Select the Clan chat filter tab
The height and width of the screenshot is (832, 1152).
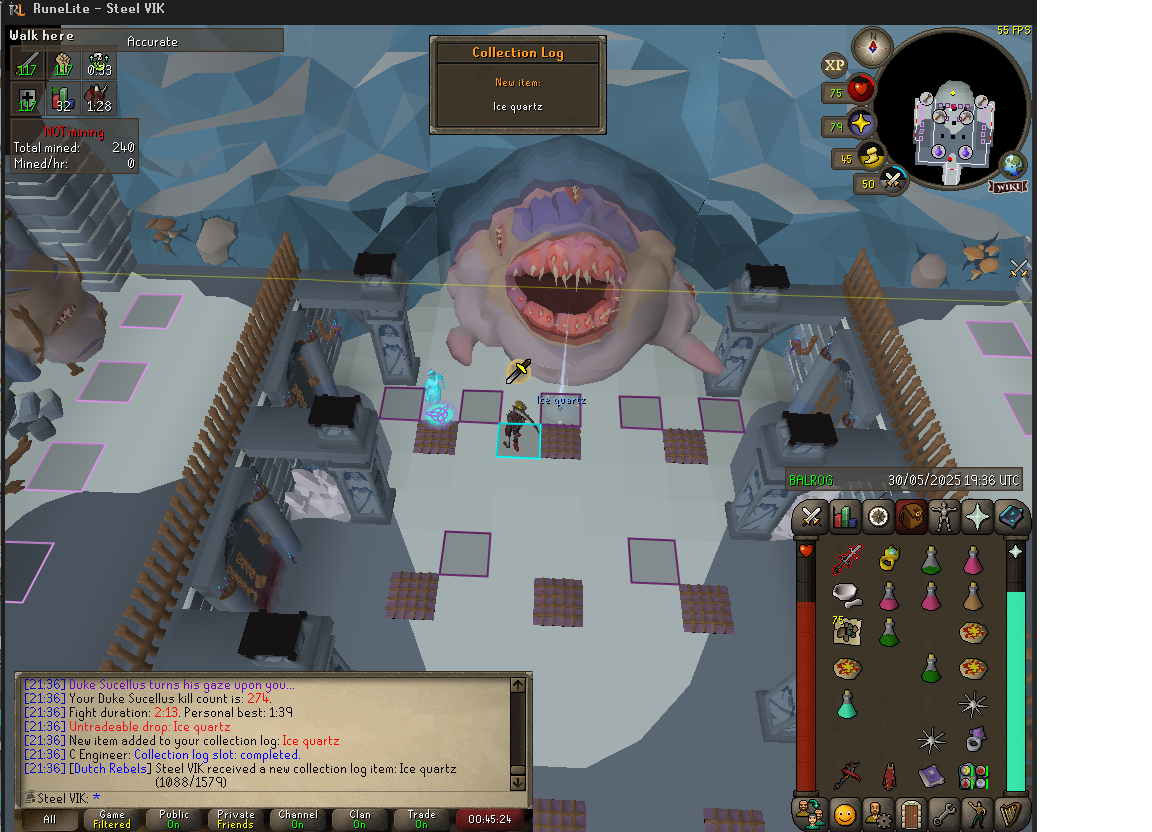click(x=359, y=819)
